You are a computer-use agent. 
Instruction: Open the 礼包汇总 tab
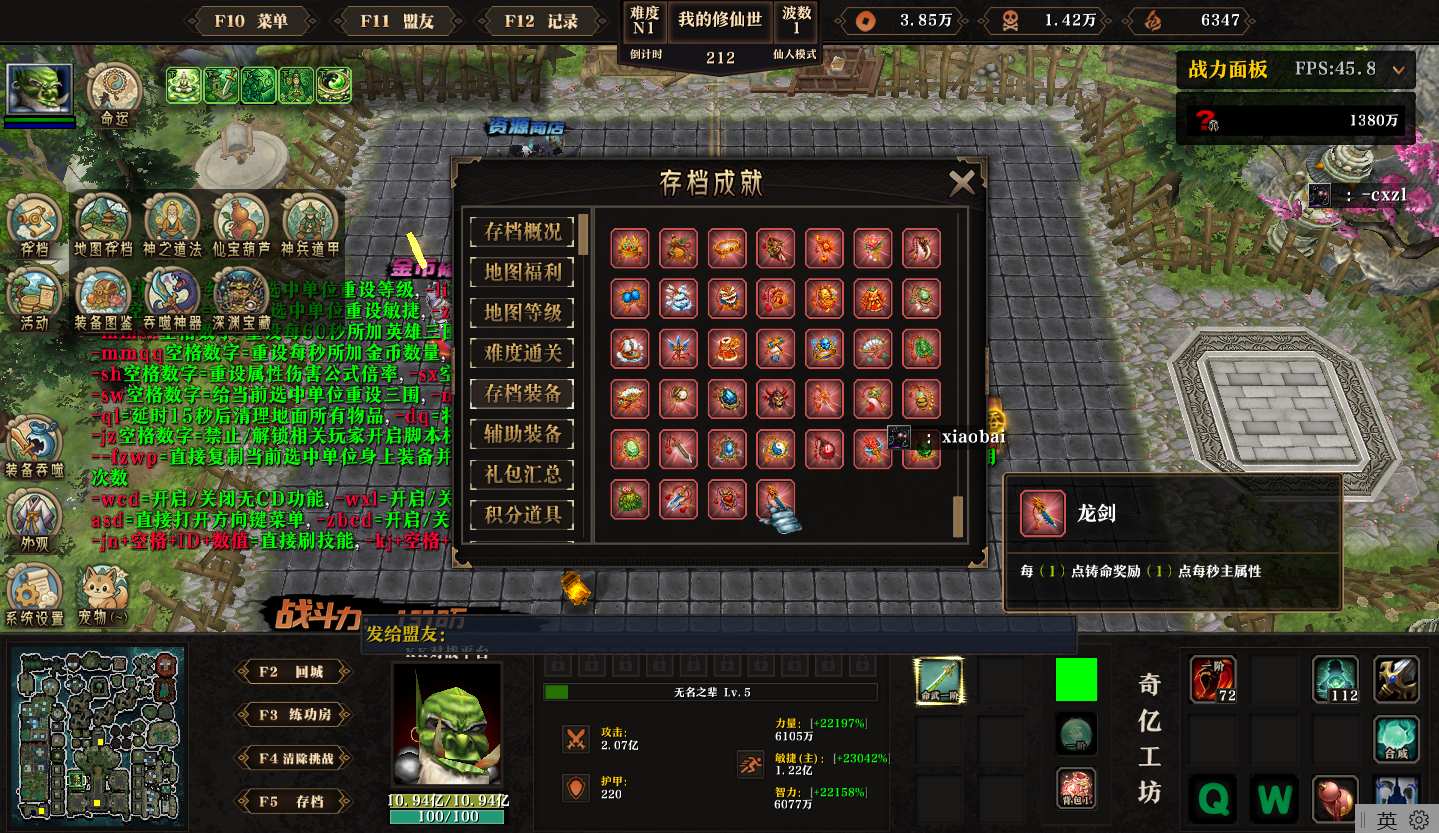(x=523, y=474)
